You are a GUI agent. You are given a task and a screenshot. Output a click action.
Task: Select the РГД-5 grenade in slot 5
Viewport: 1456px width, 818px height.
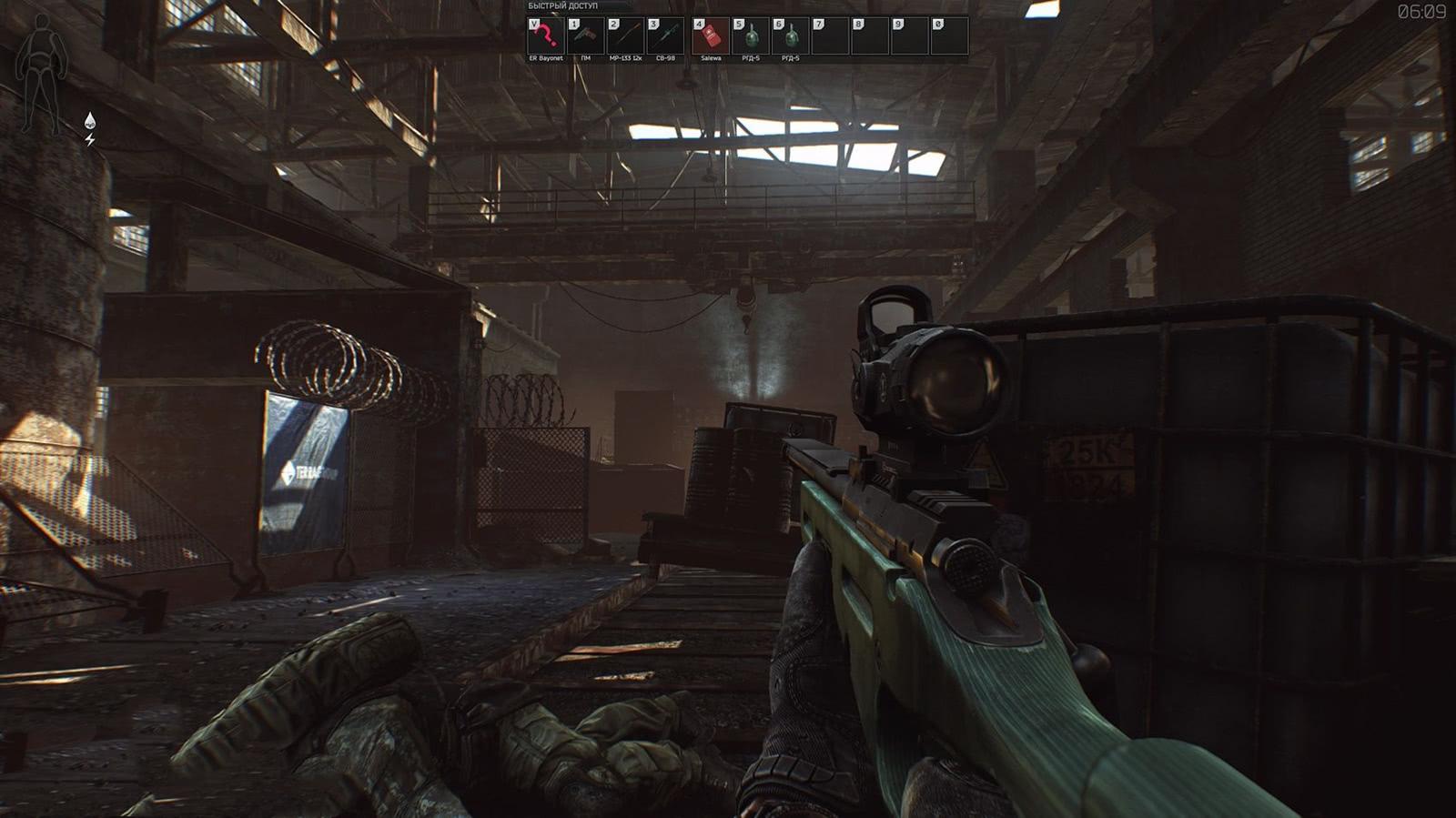pyautogui.click(x=751, y=36)
